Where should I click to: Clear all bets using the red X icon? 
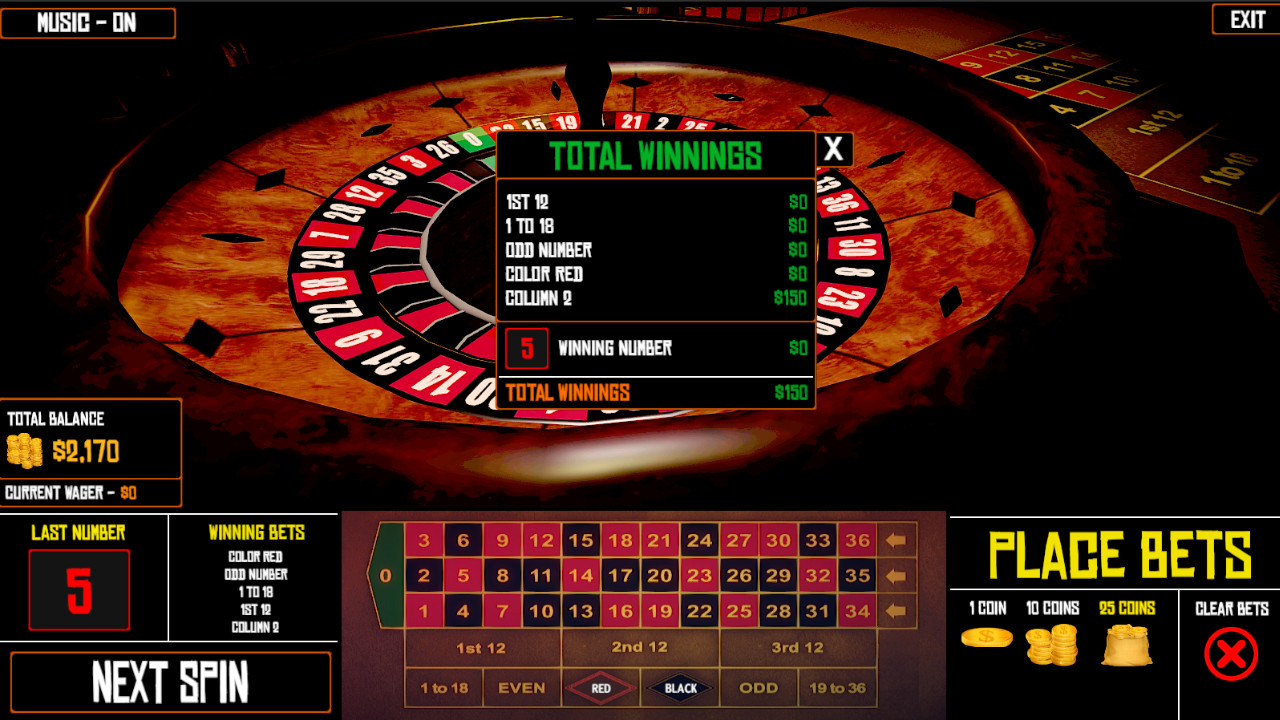tap(1231, 654)
